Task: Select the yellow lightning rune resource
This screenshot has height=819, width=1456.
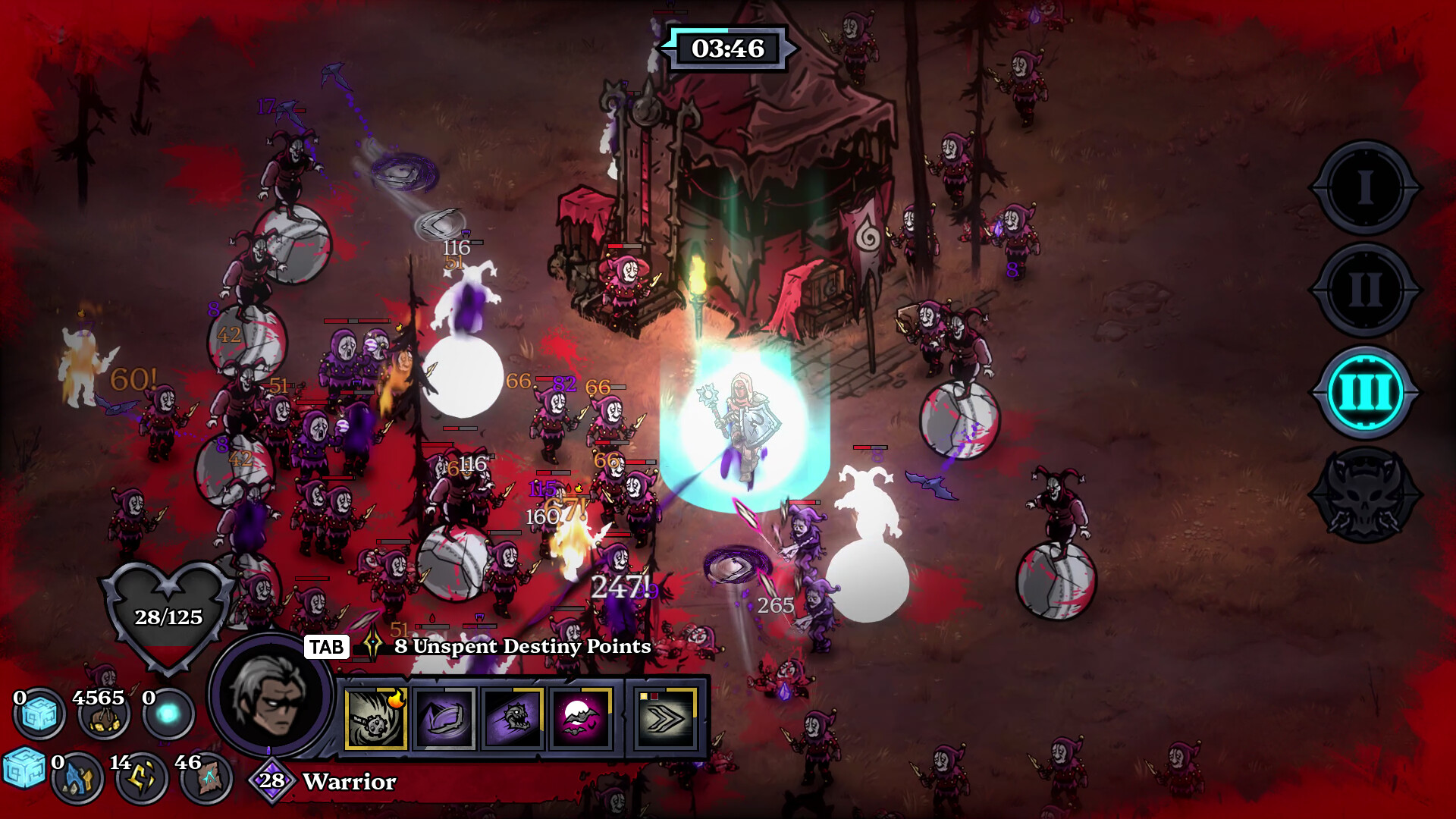Action: click(142, 778)
